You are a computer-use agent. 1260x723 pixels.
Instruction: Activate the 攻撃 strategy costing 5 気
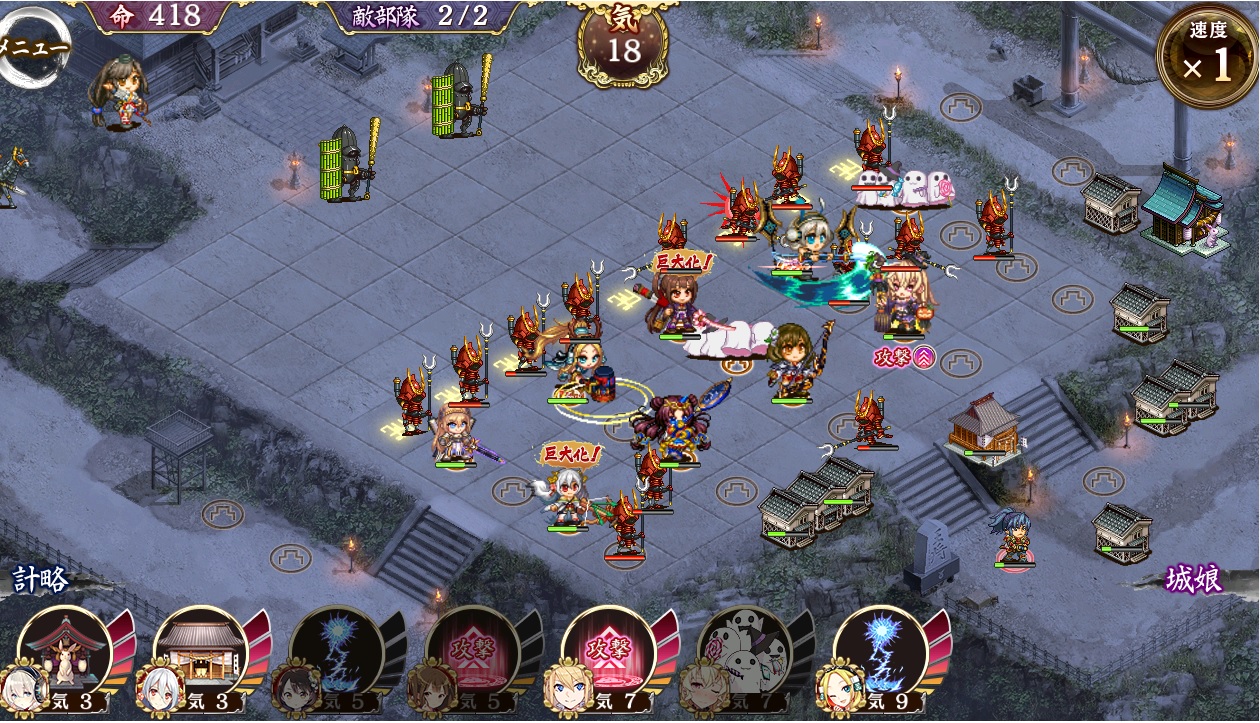click(x=472, y=652)
